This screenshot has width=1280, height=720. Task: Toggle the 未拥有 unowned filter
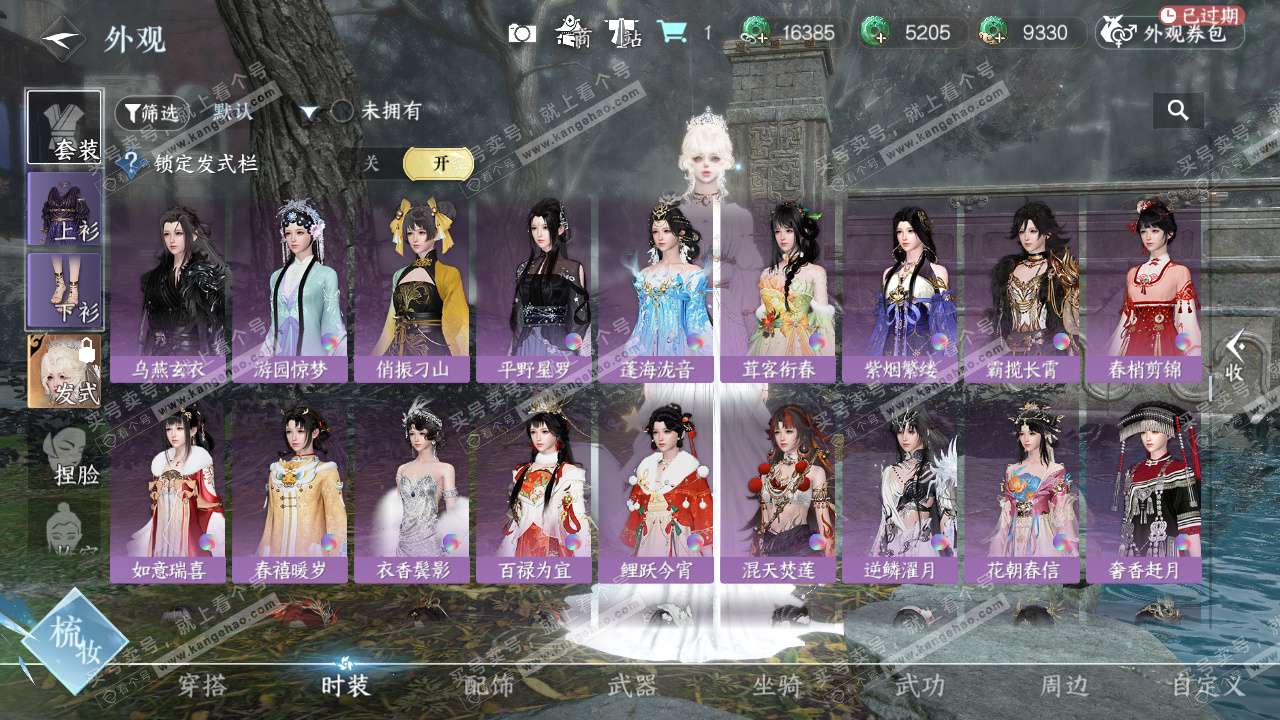[343, 111]
